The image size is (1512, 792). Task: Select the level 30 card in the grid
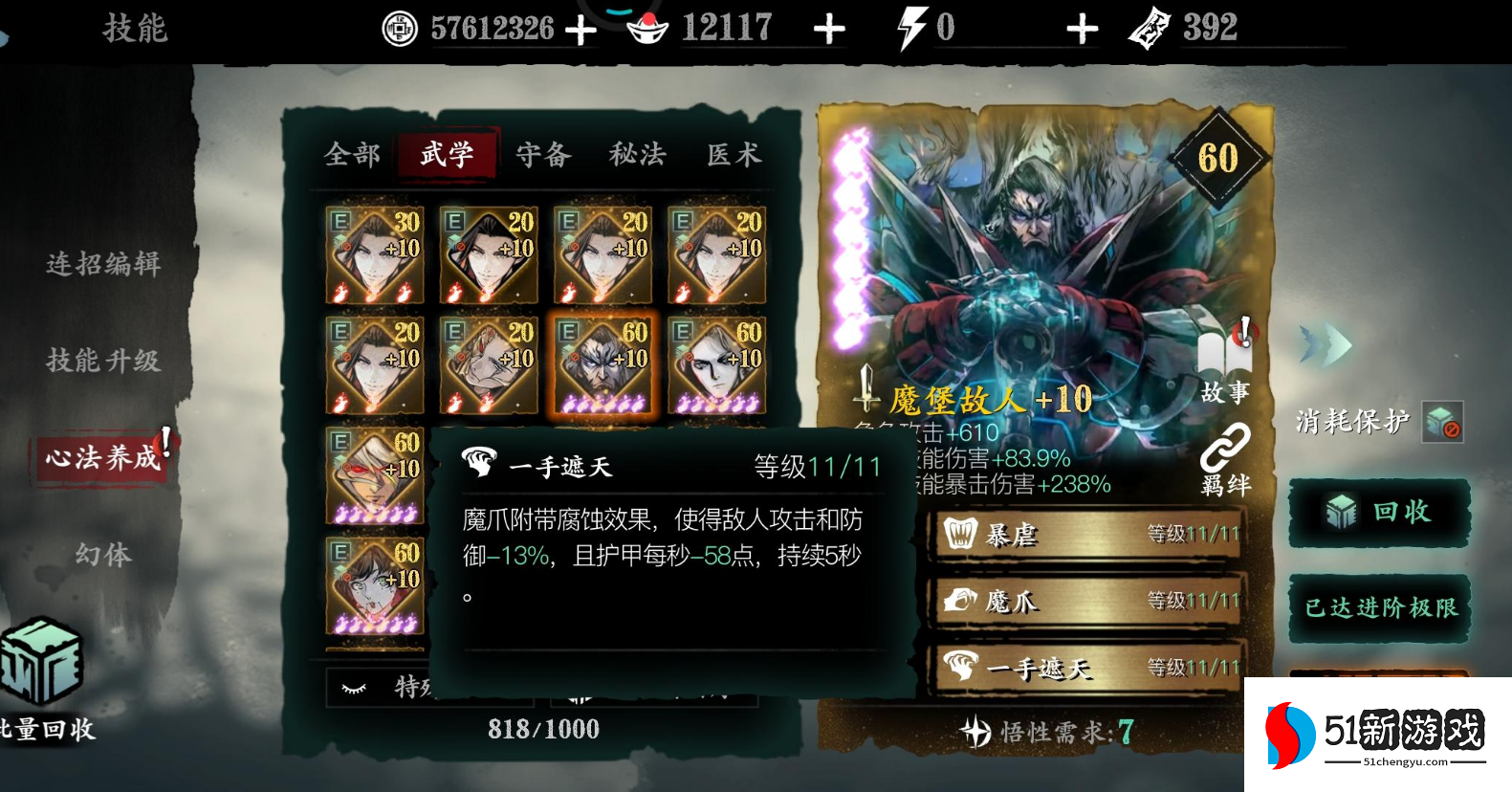pos(375,254)
